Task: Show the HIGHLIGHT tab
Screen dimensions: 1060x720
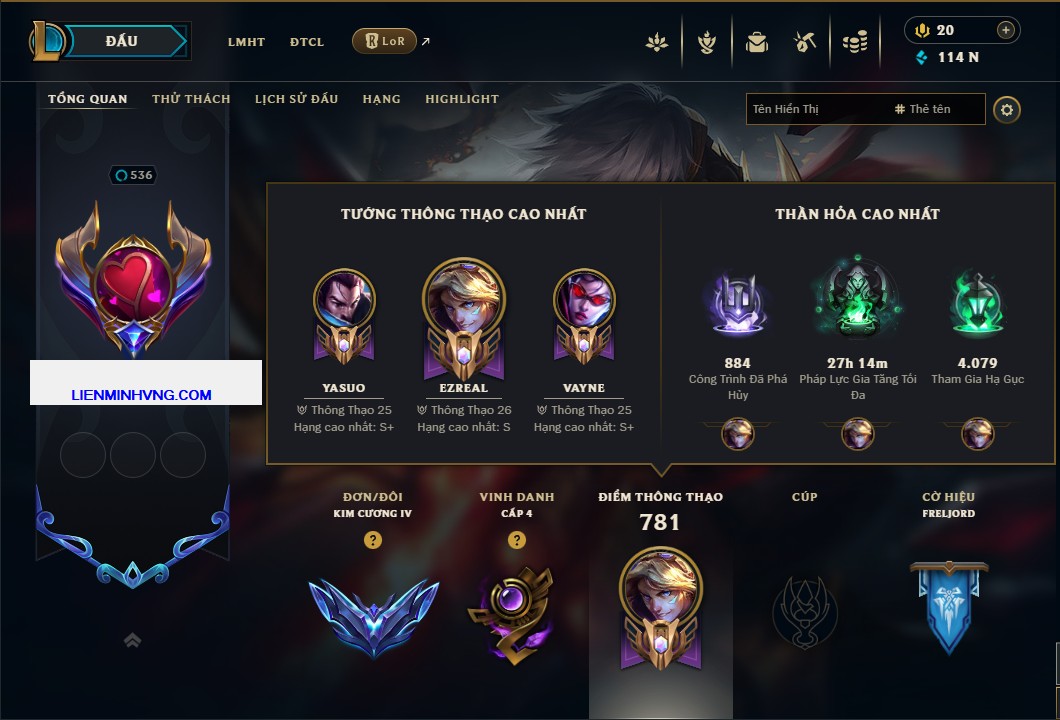Action: (x=461, y=99)
